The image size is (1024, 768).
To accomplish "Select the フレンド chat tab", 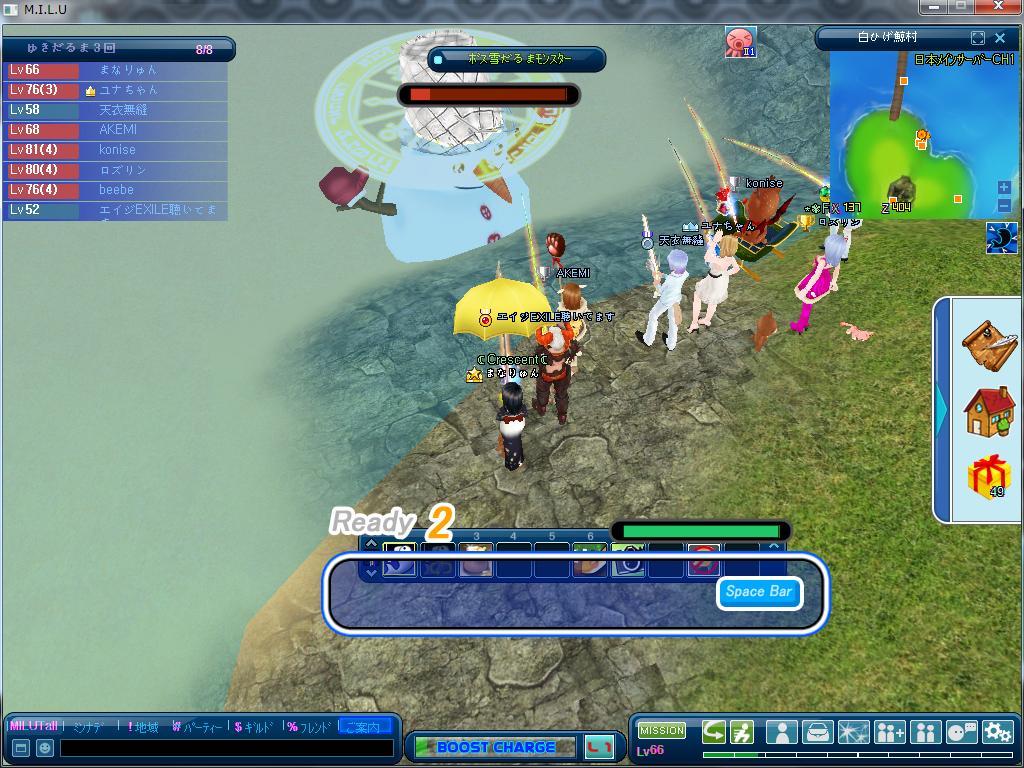I will [309, 727].
